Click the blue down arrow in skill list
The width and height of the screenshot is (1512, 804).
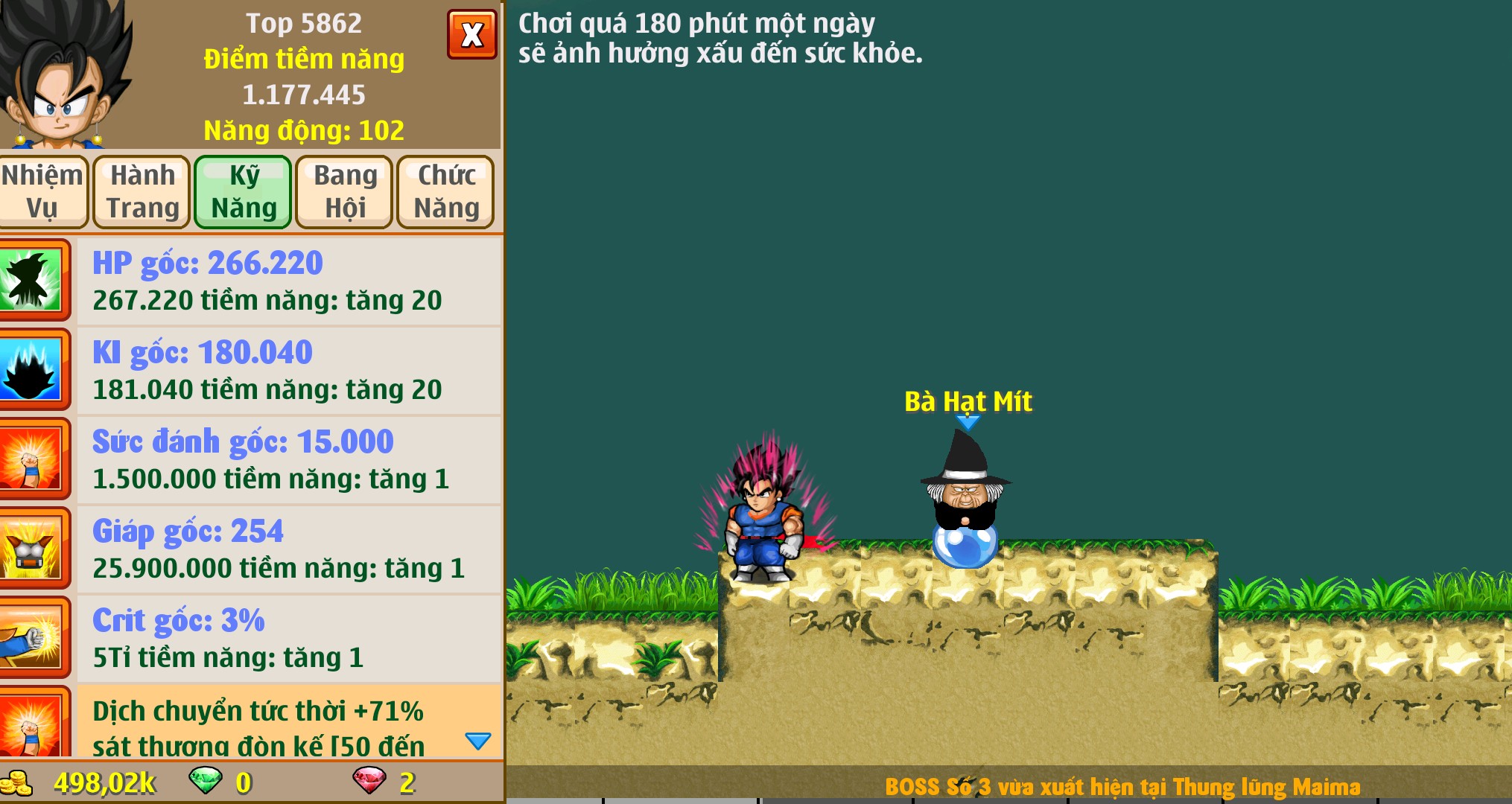point(477,741)
